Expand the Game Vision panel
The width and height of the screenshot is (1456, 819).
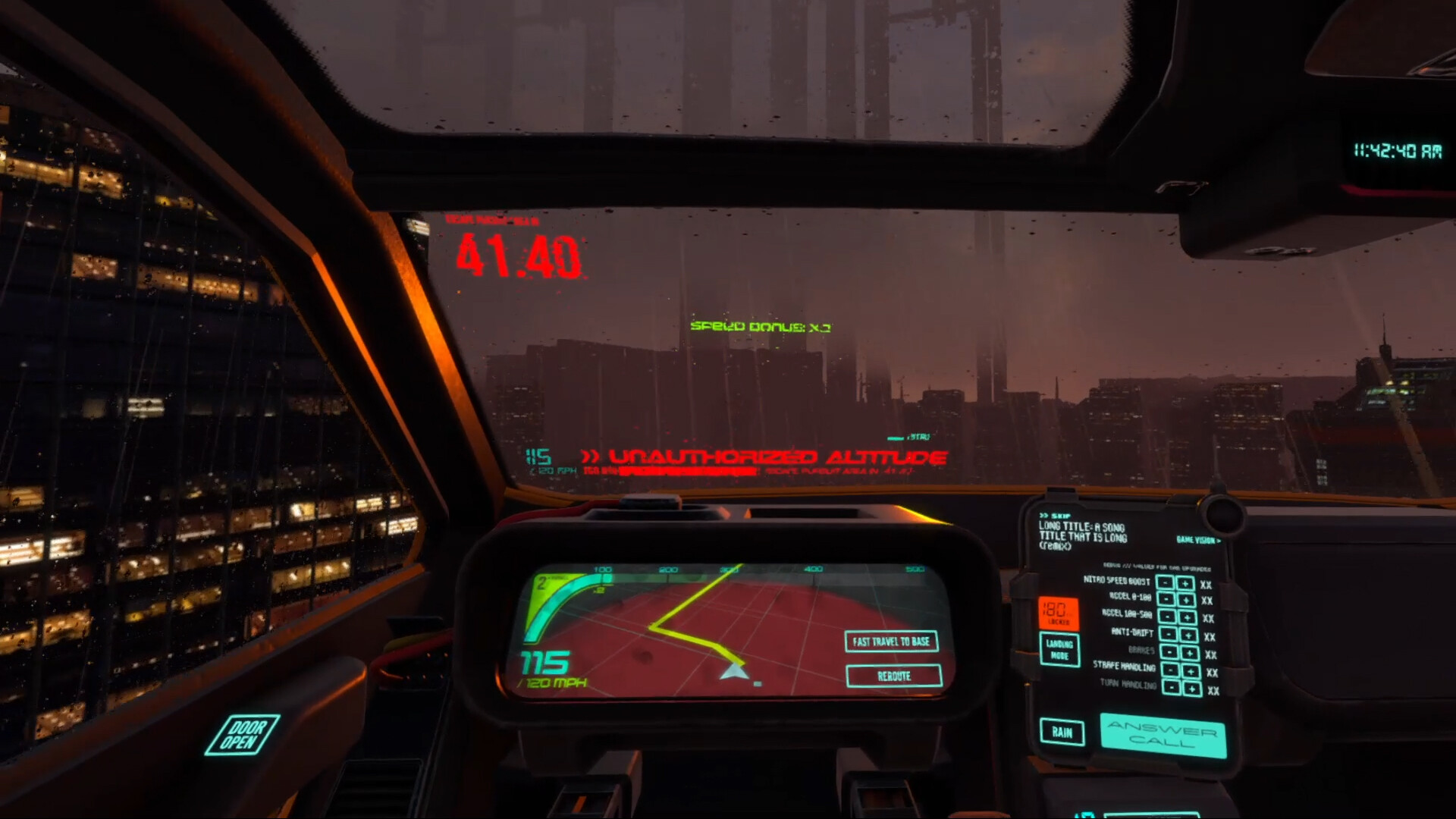coord(1198,539)
